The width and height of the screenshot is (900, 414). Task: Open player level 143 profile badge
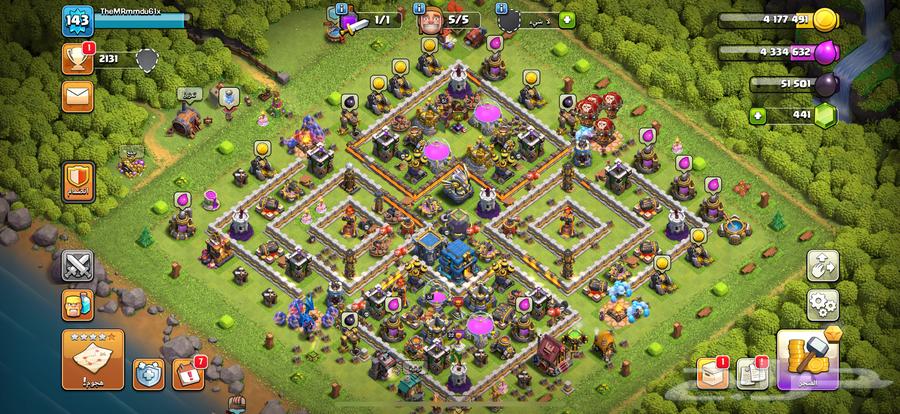point(76,20)
